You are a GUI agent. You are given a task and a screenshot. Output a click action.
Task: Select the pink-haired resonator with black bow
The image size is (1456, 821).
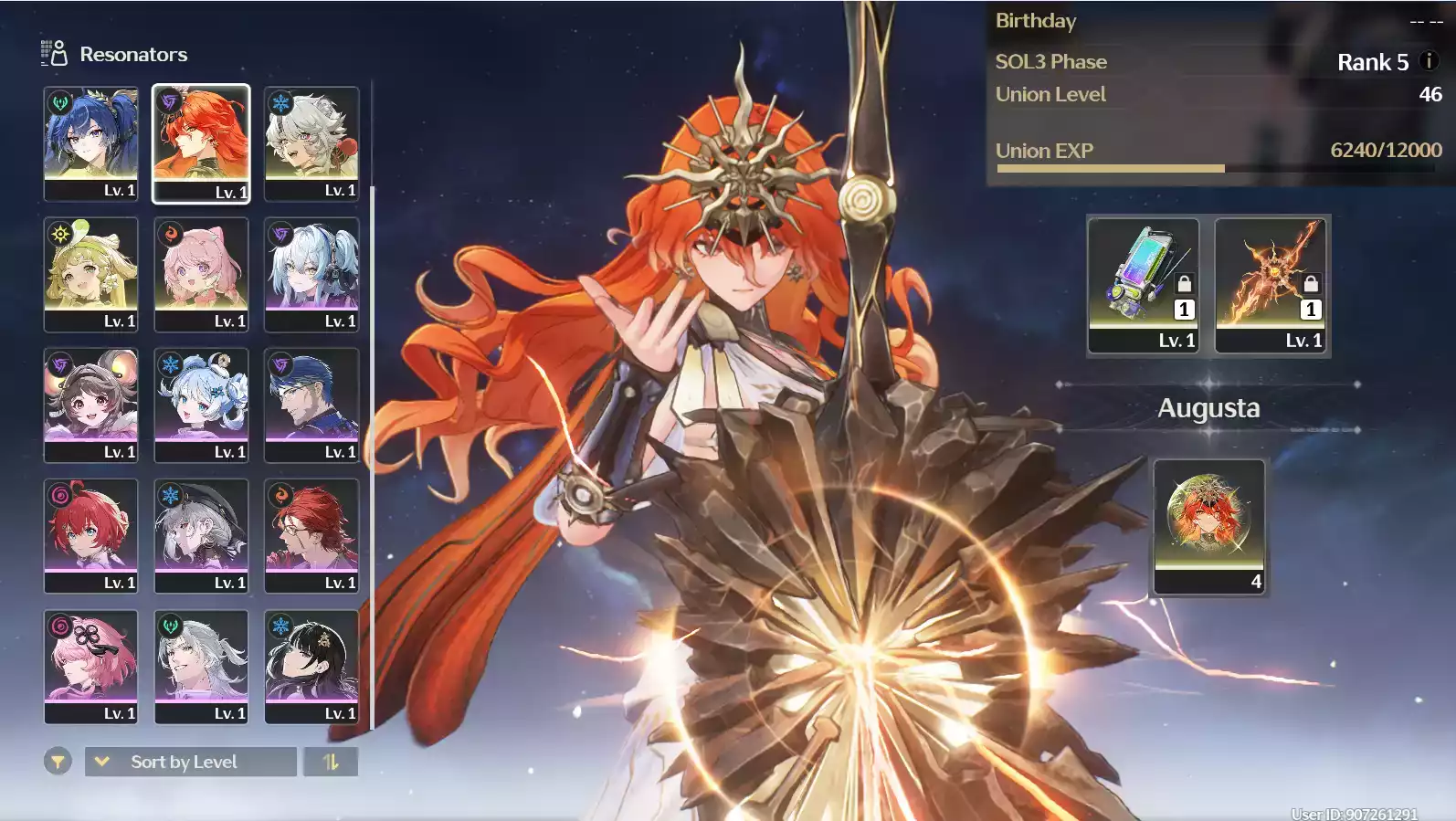[90, 667]
